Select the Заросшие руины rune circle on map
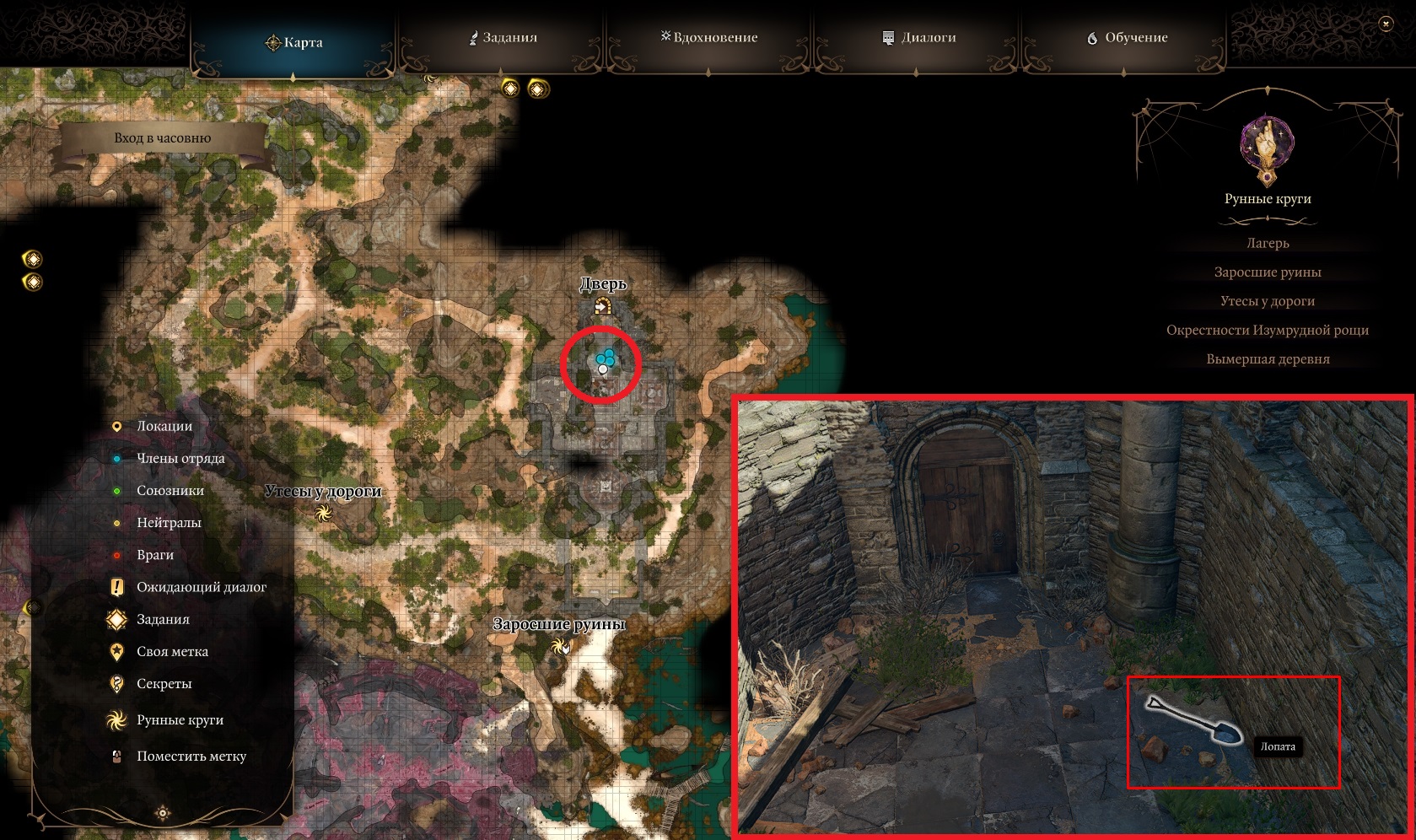The image size is (1416, 840). click(x=559, y=647)
